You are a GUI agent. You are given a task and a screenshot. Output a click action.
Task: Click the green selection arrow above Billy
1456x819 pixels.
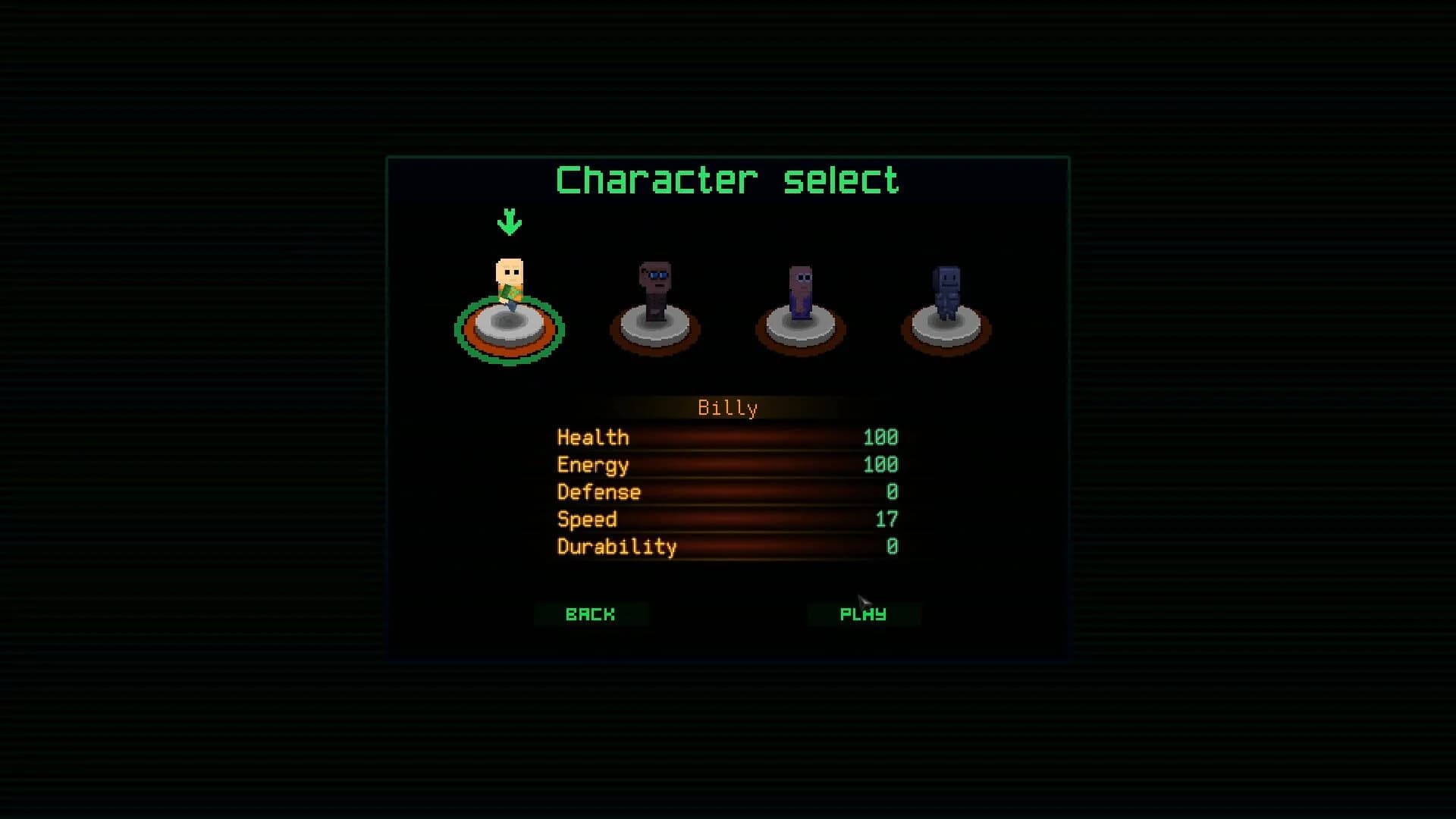[x=510, y=221]
